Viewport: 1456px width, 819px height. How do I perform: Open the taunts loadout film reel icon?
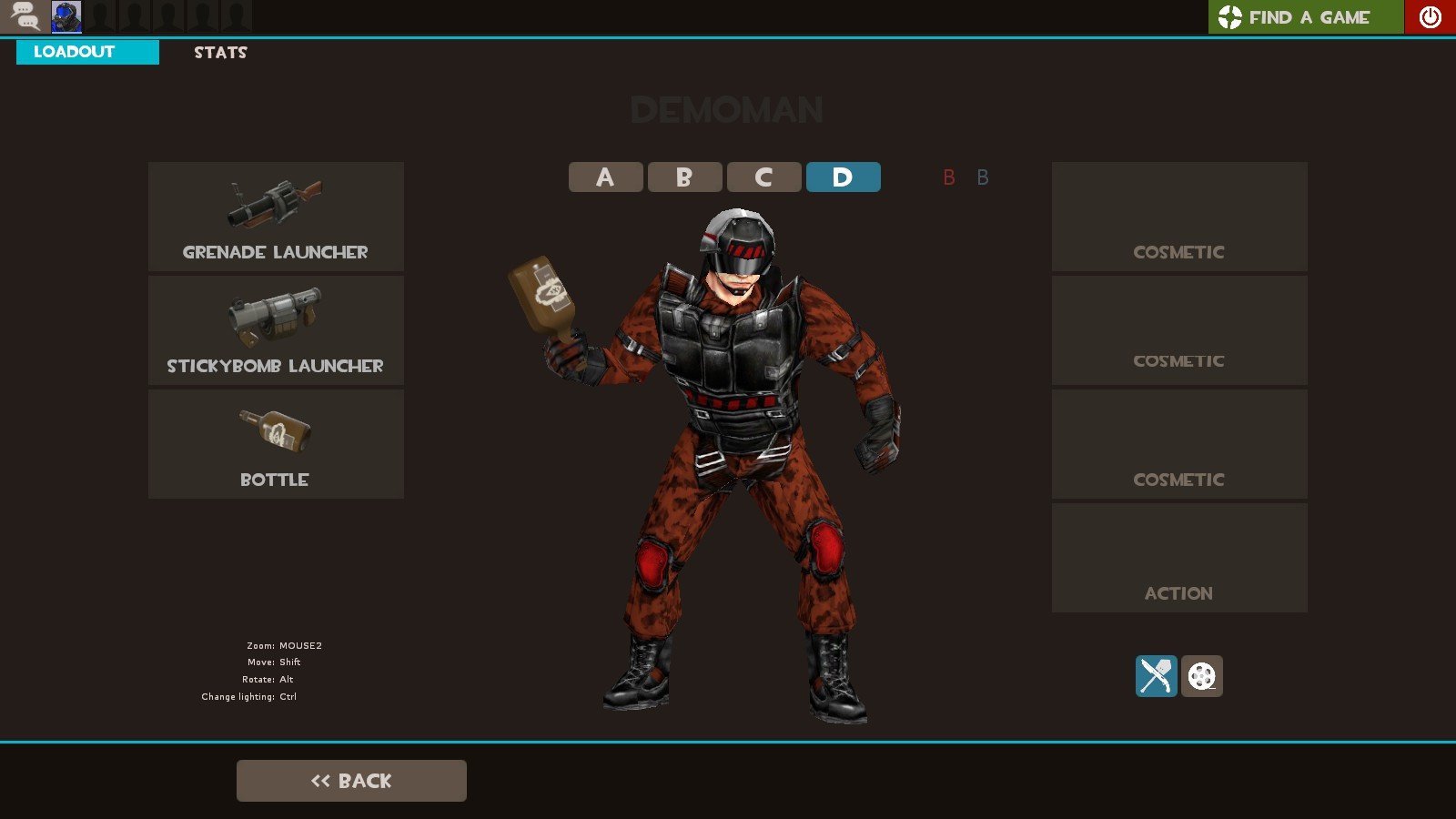coord(1201,675)
